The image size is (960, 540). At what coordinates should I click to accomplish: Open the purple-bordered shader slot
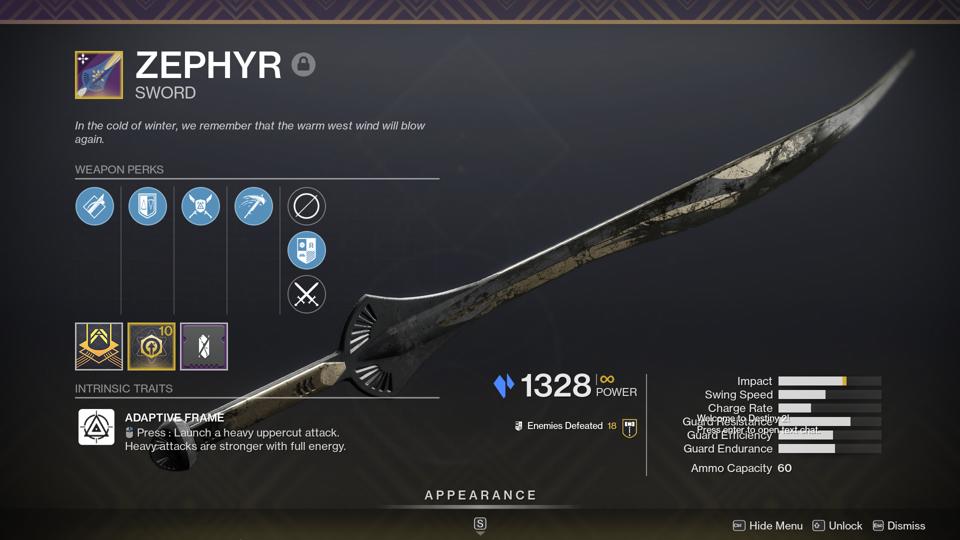tap(204, 346)
